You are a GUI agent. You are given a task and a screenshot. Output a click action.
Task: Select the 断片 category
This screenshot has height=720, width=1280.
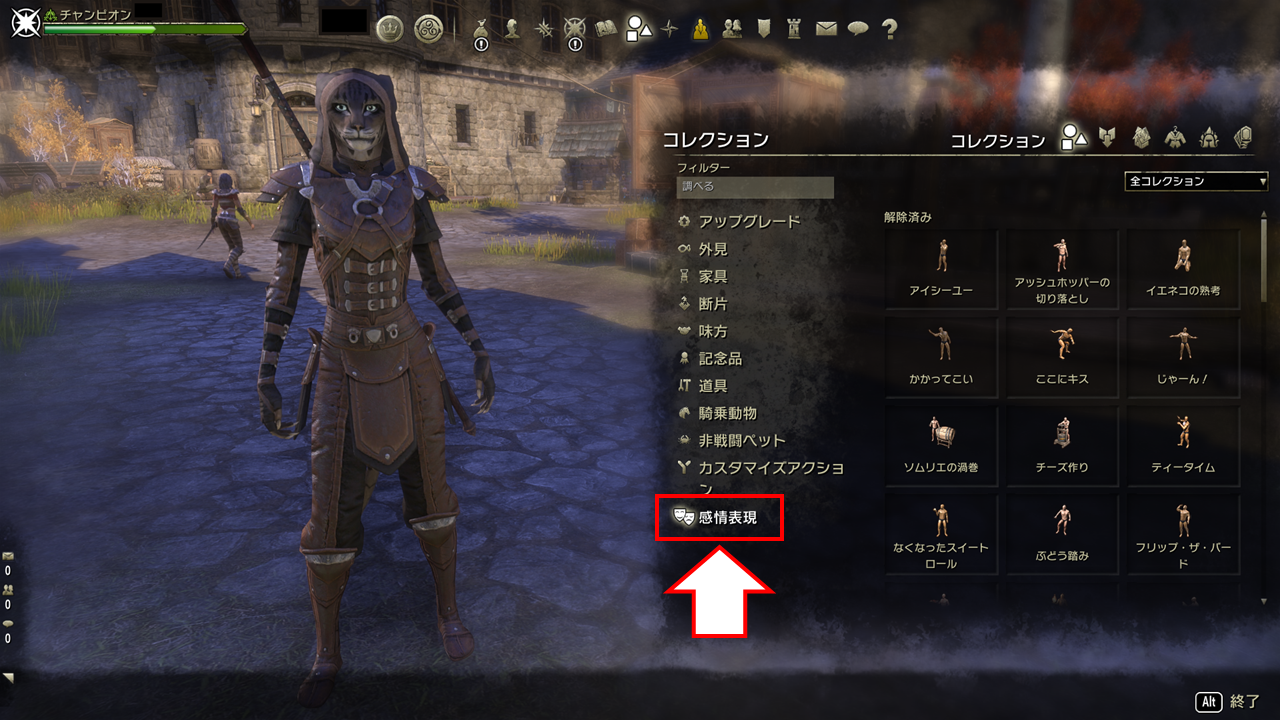(x=713, y=304)
